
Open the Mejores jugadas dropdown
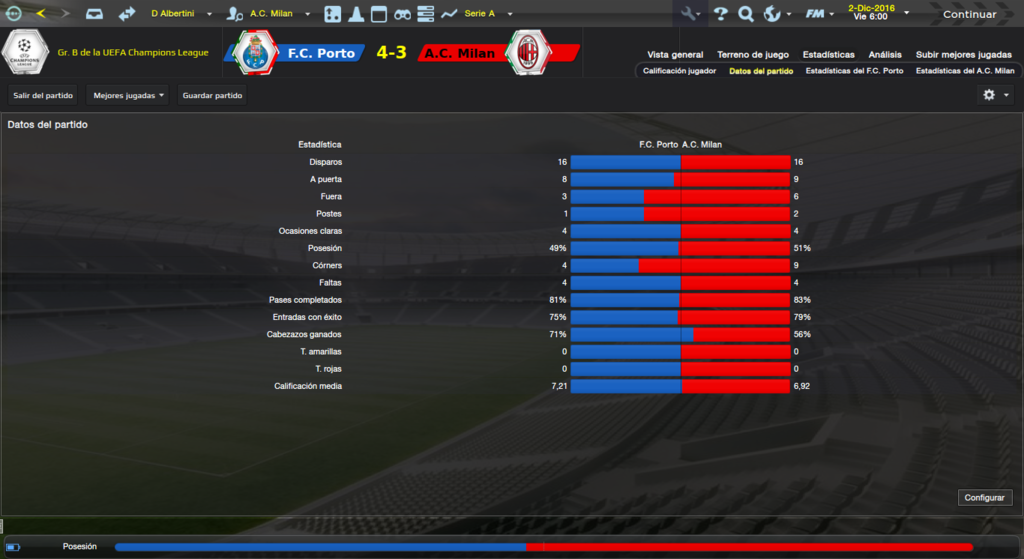(128, 96)
